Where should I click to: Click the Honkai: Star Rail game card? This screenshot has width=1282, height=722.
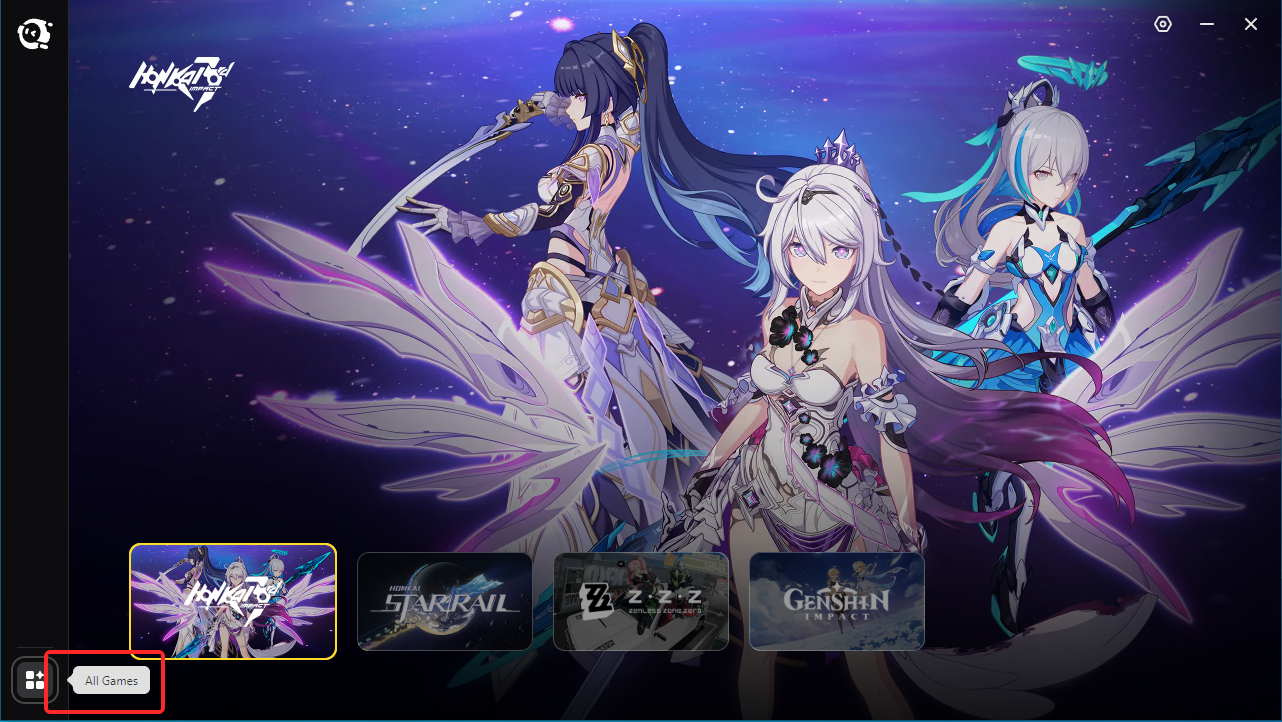point(444,601)
